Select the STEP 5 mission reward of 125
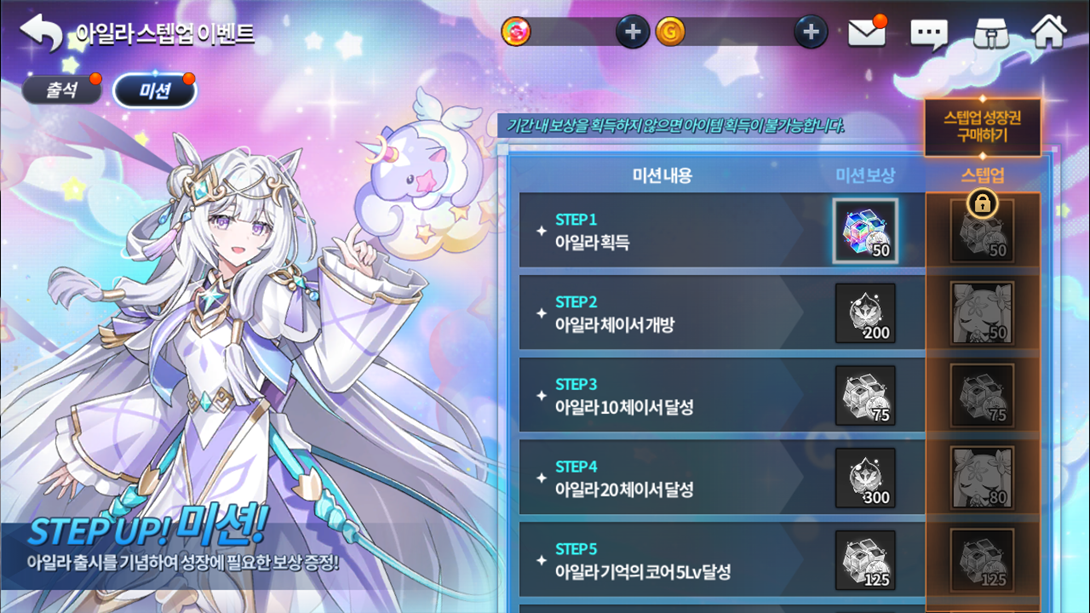This screenshot has width=1090, height=613. pyautogui.click(x=865, y=560)
